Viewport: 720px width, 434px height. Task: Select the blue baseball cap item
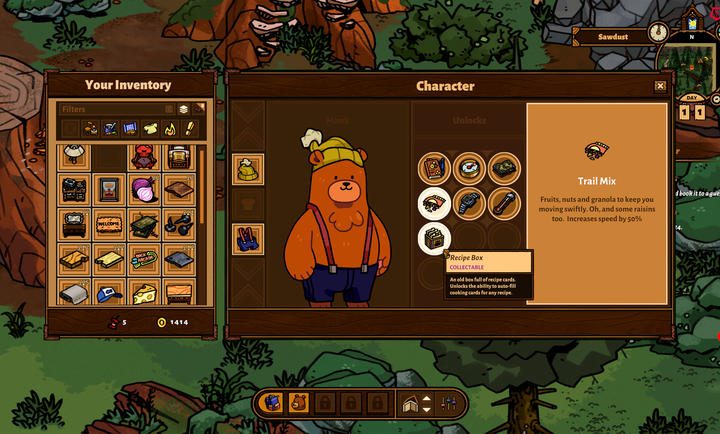(110, 292)
